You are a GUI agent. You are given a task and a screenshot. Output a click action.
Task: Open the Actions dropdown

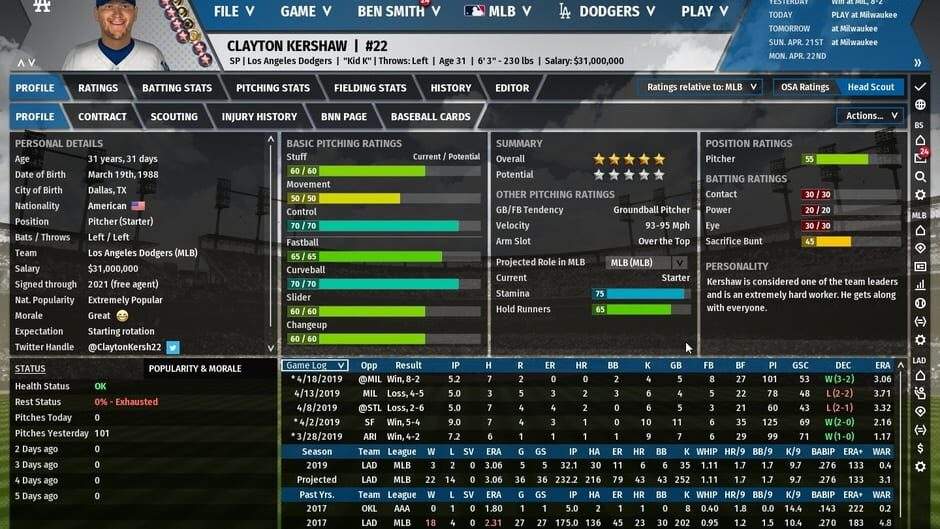pyautogui.click(x=870, y=116)
